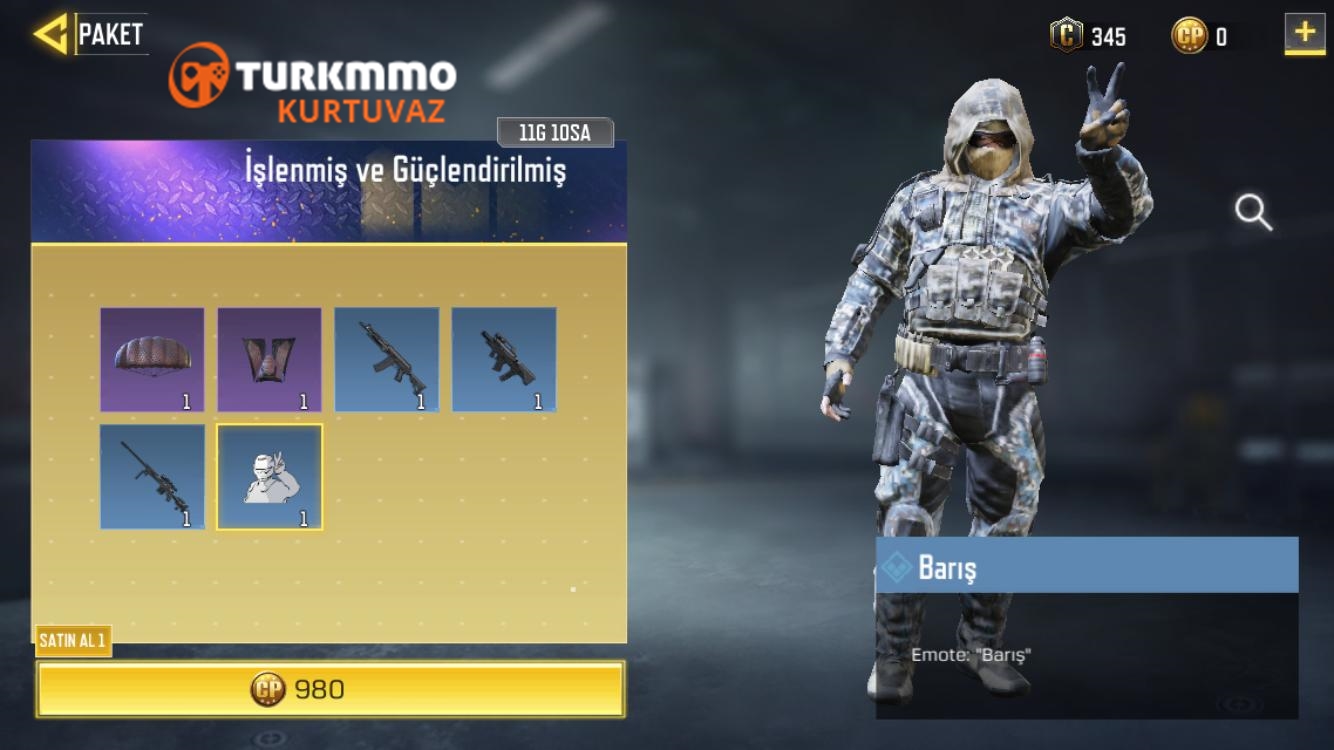The width and height of the screenshot is (1334, 750).
Task: Add more CP with the plus button
Action: (1304, 34)
